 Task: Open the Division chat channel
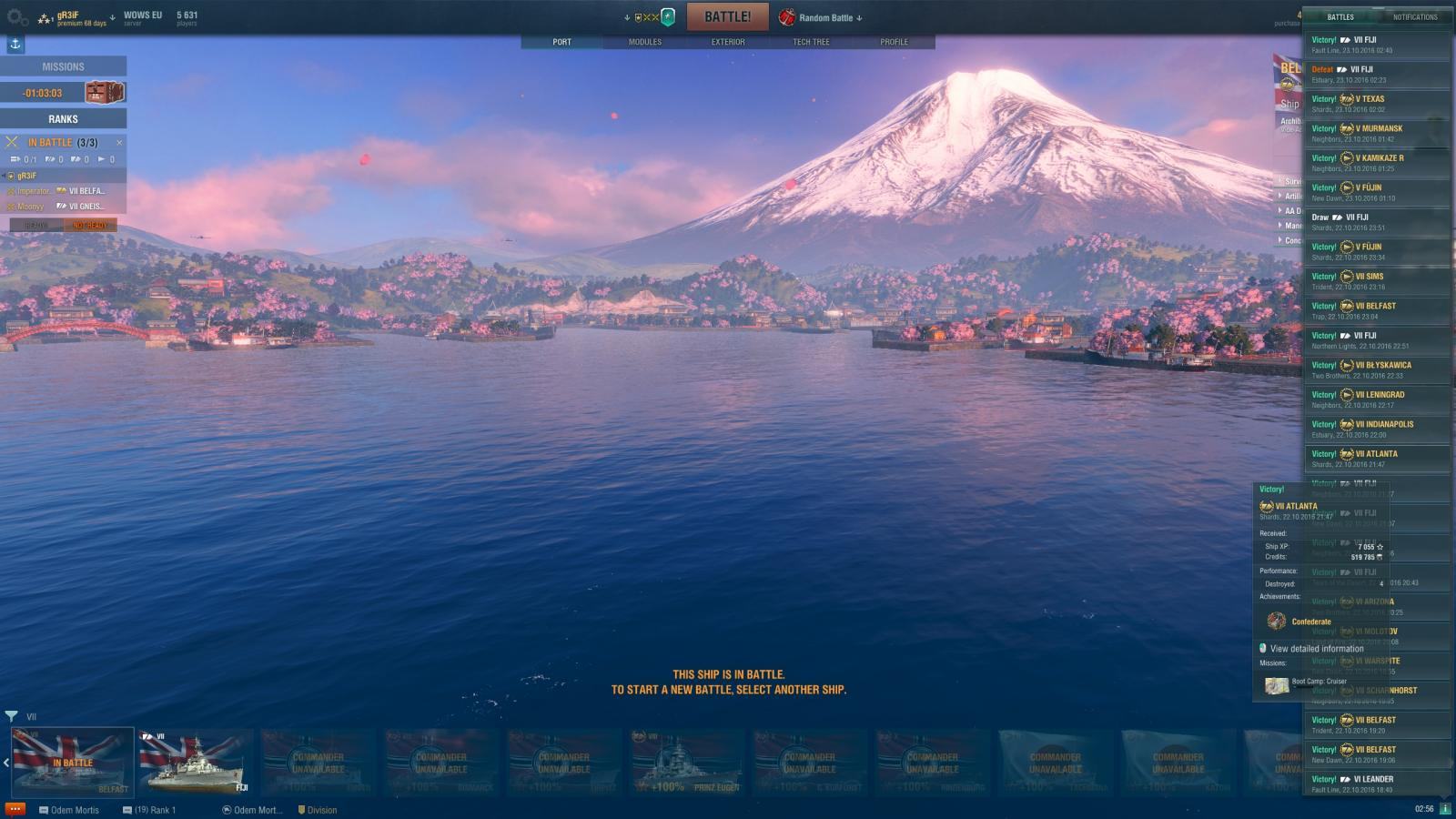(x=318, y=810)
